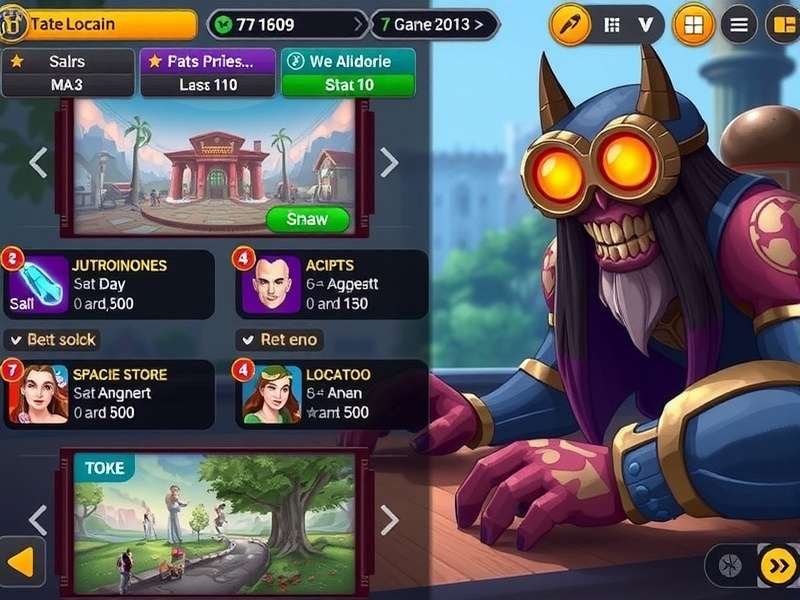Open the Spacie Store entry
This screenshot has height=600, width=800.
(108, 393)
